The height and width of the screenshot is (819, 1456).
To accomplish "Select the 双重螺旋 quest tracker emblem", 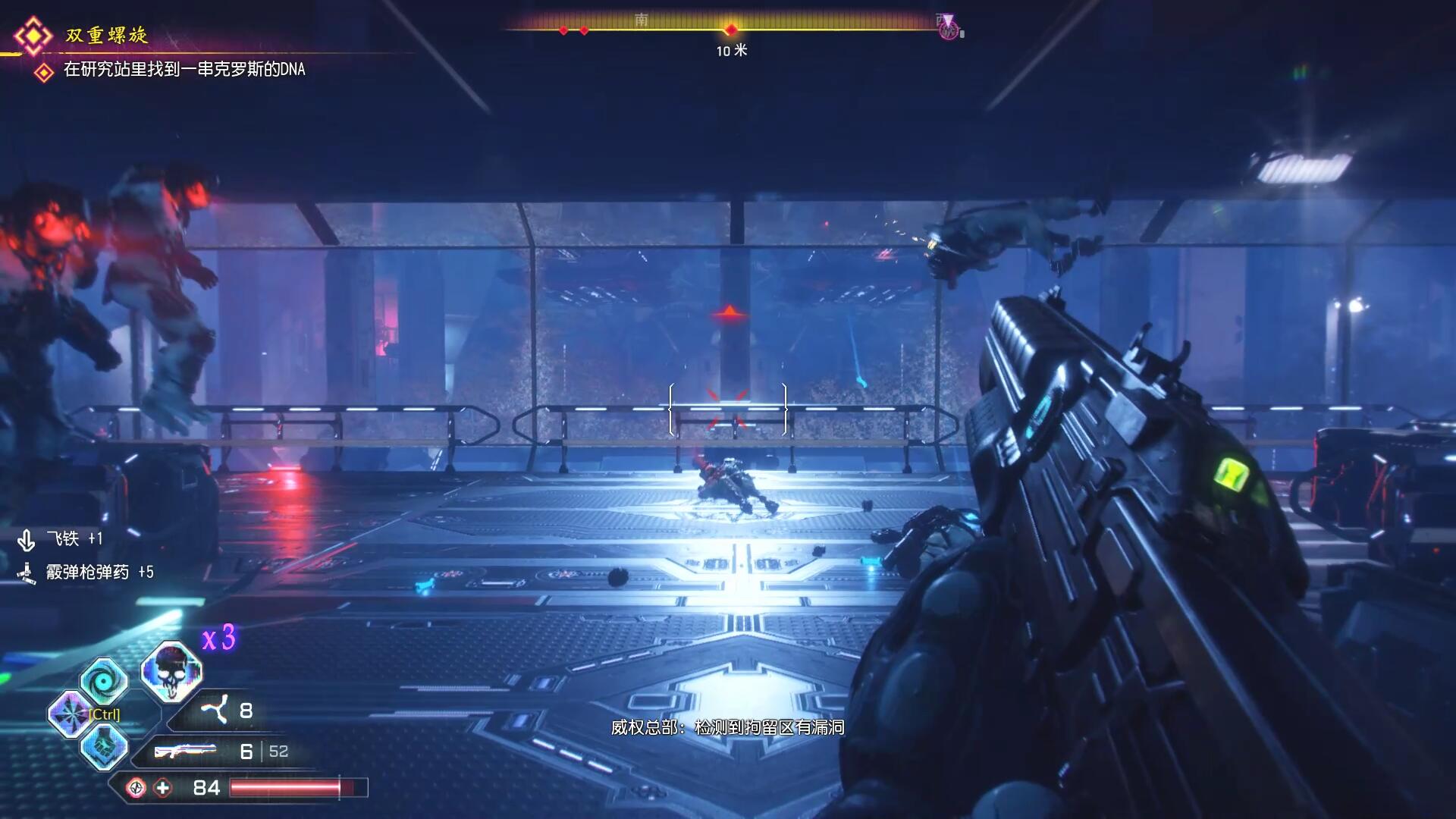I will pos(33,36).
